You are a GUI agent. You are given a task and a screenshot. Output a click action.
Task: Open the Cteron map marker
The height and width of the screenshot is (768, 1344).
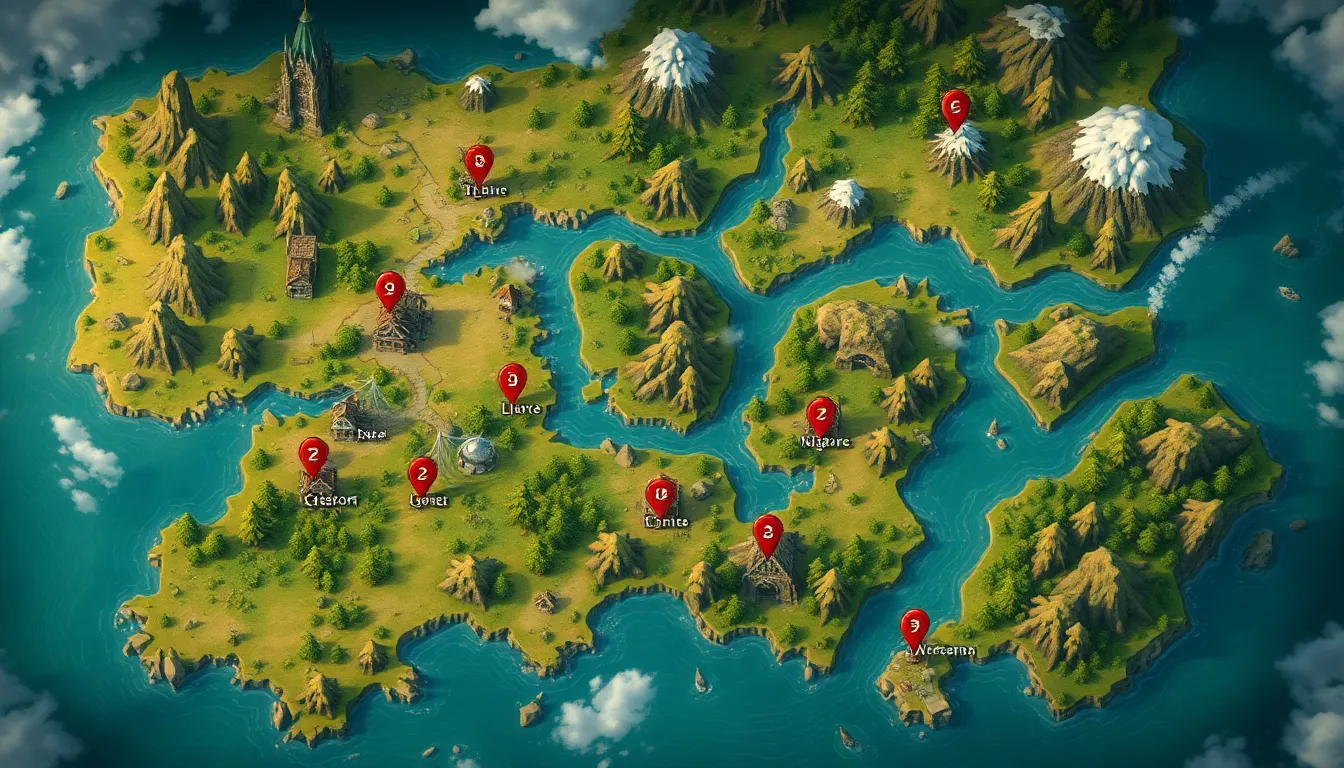[313, 455]
